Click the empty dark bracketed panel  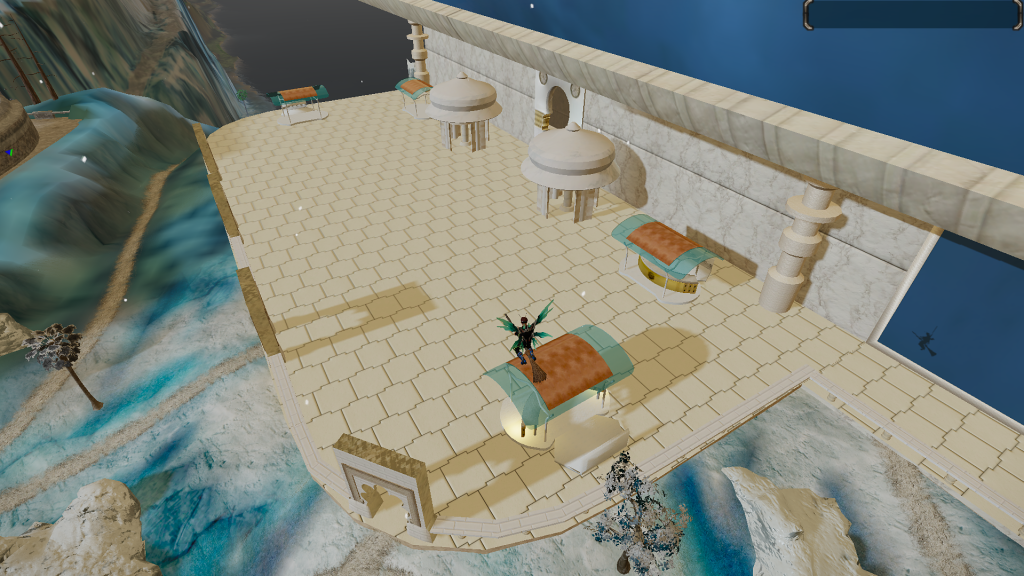click(912, 14)
